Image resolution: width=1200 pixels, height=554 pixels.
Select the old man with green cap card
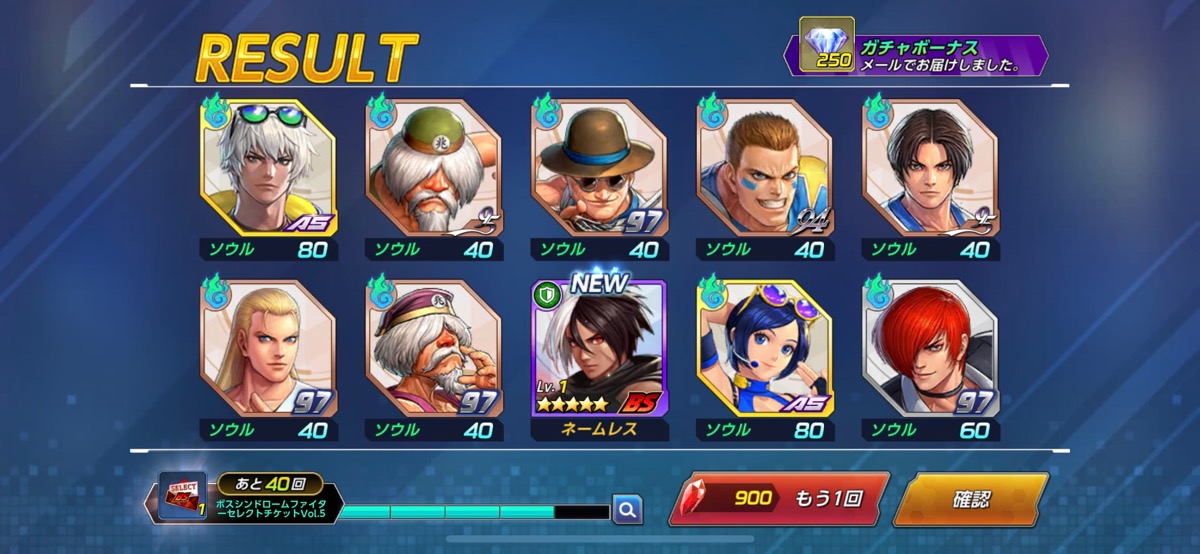(432, 170)
